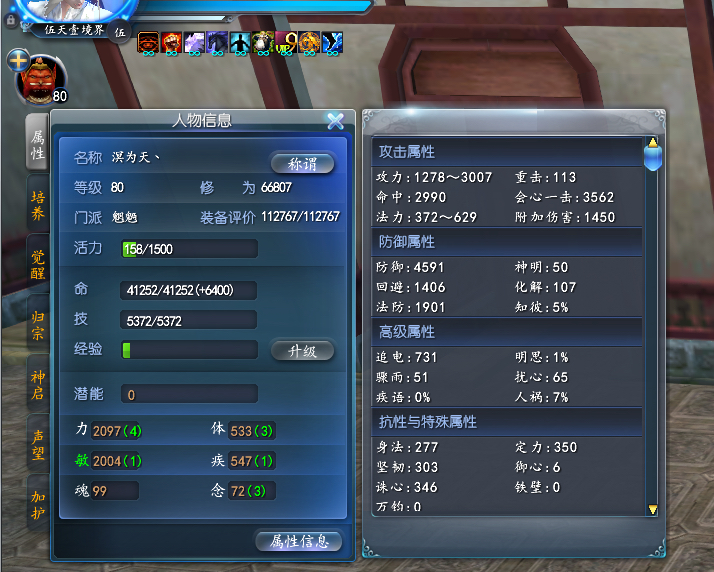Screen dimensions: 714x572
Task: Select the red fist buff icon
Action: (x=171, y=42)
